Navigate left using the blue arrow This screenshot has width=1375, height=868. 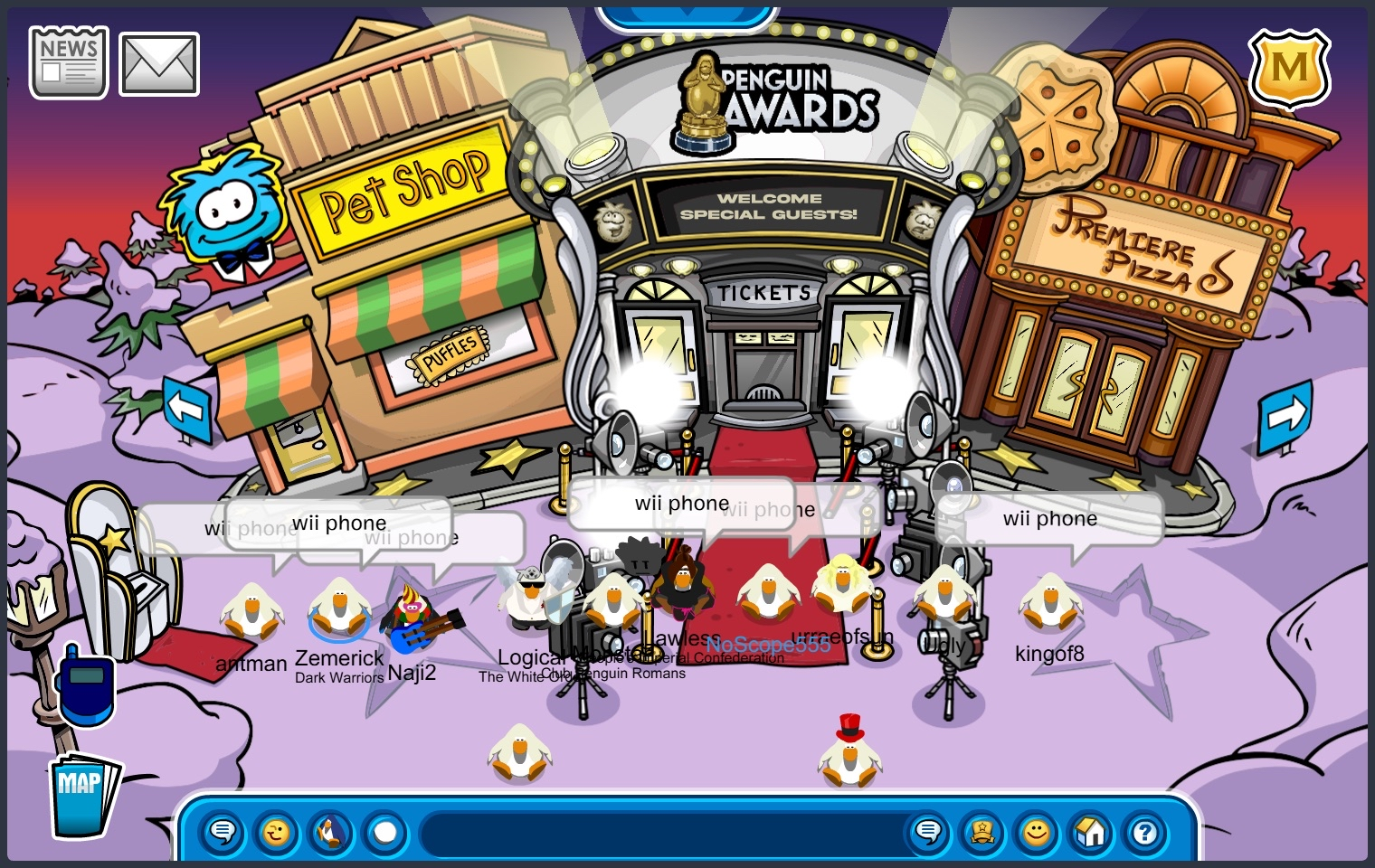[187, 410]
